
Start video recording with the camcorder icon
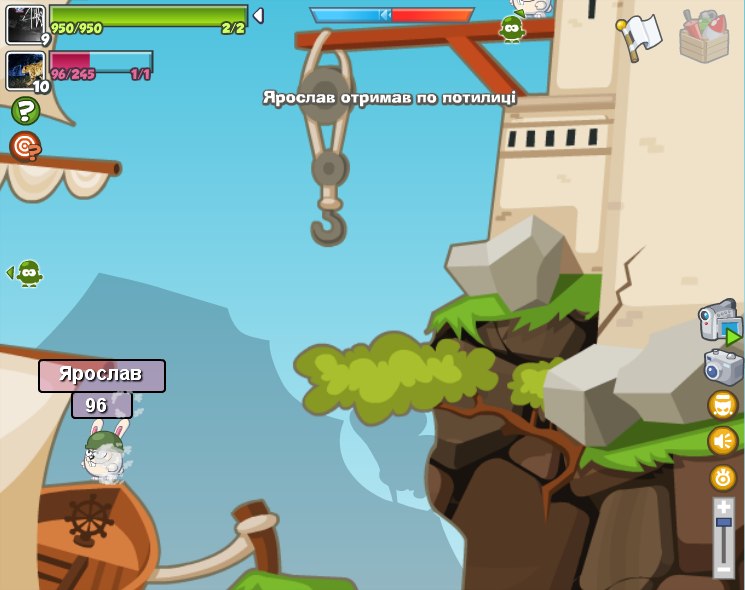pyautogui.click(x=720, y=322)
